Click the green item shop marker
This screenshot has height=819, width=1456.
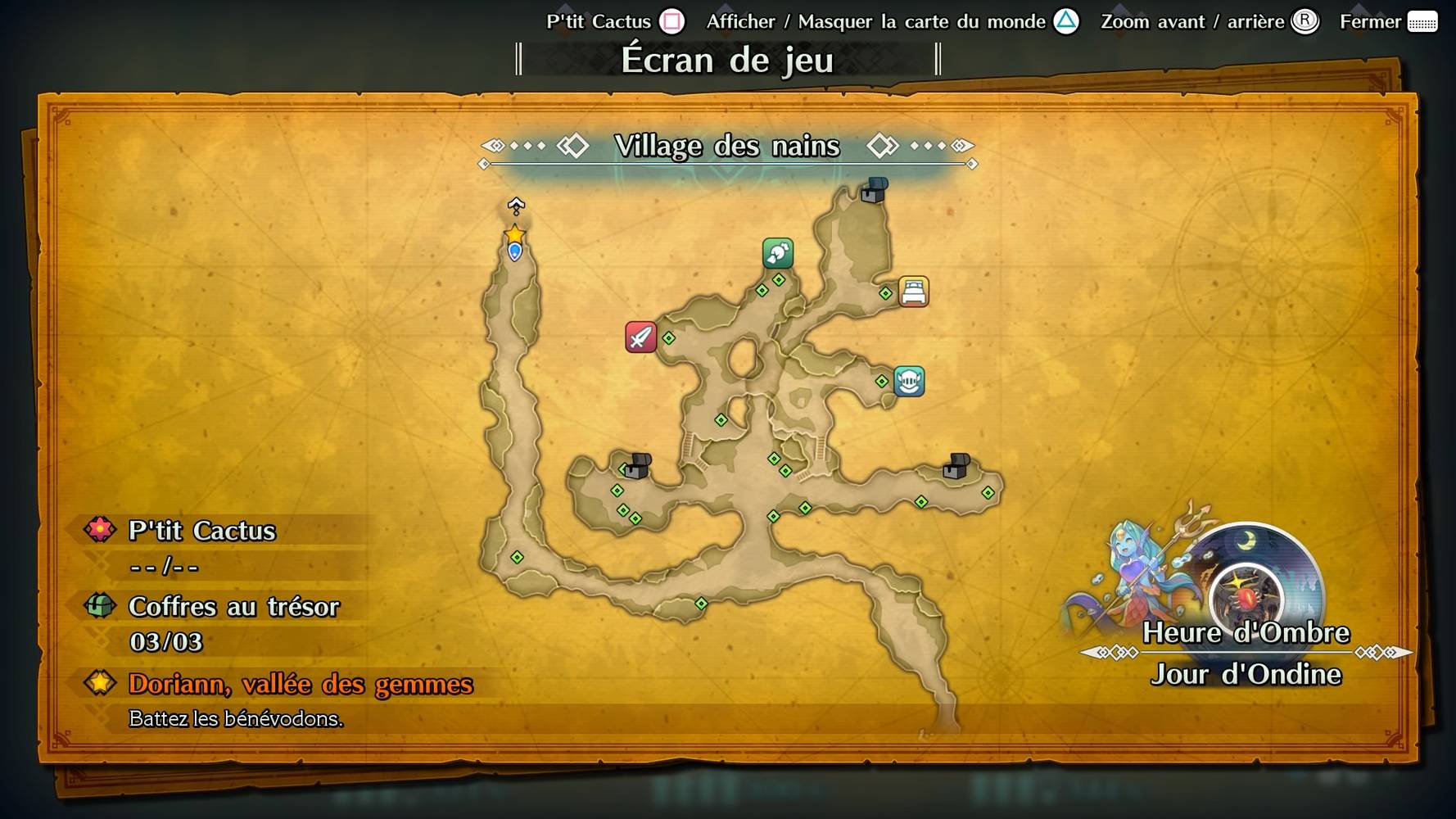tap(777, 253)
